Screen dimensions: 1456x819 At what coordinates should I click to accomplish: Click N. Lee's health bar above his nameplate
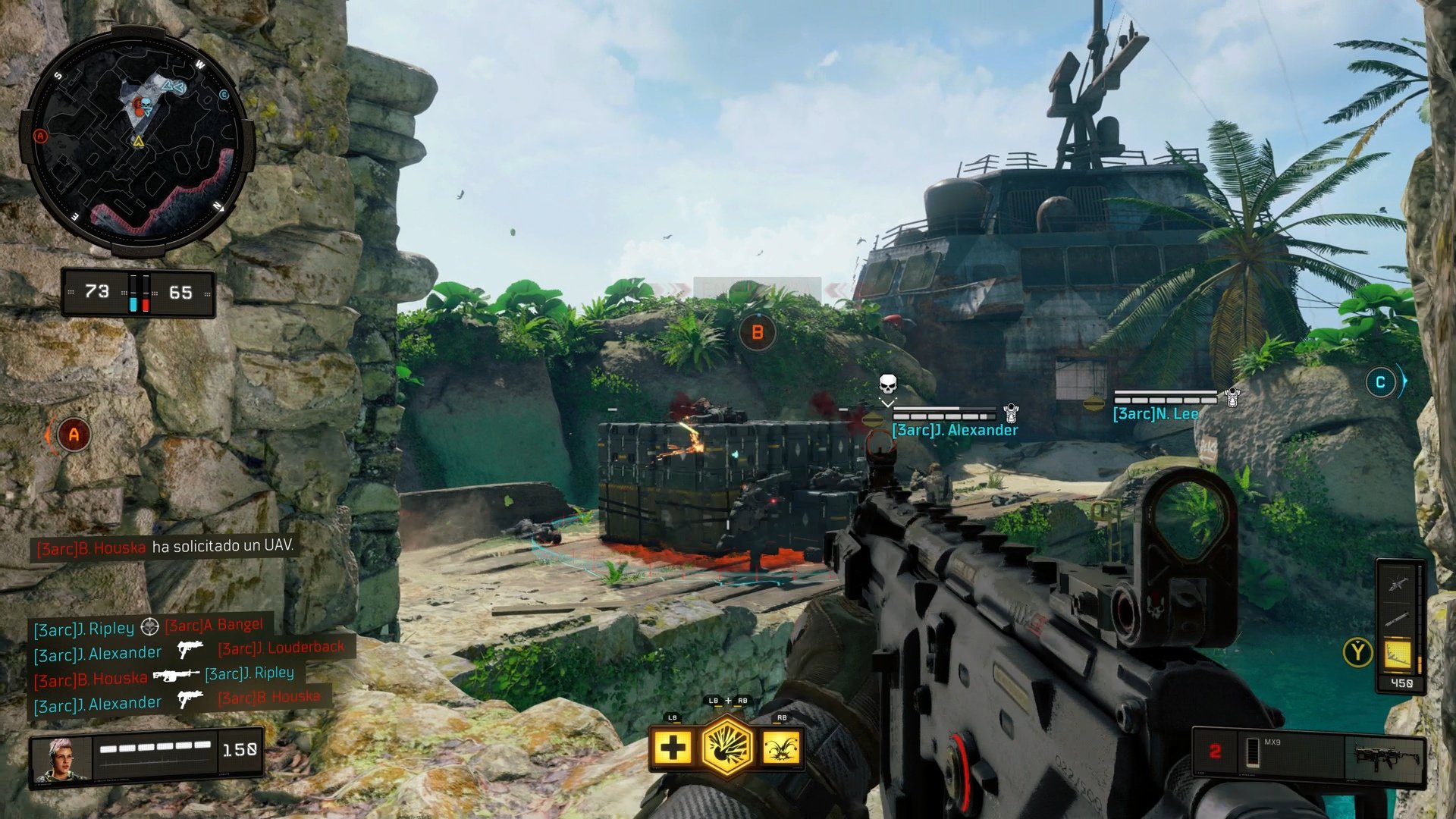point(1165,394)
